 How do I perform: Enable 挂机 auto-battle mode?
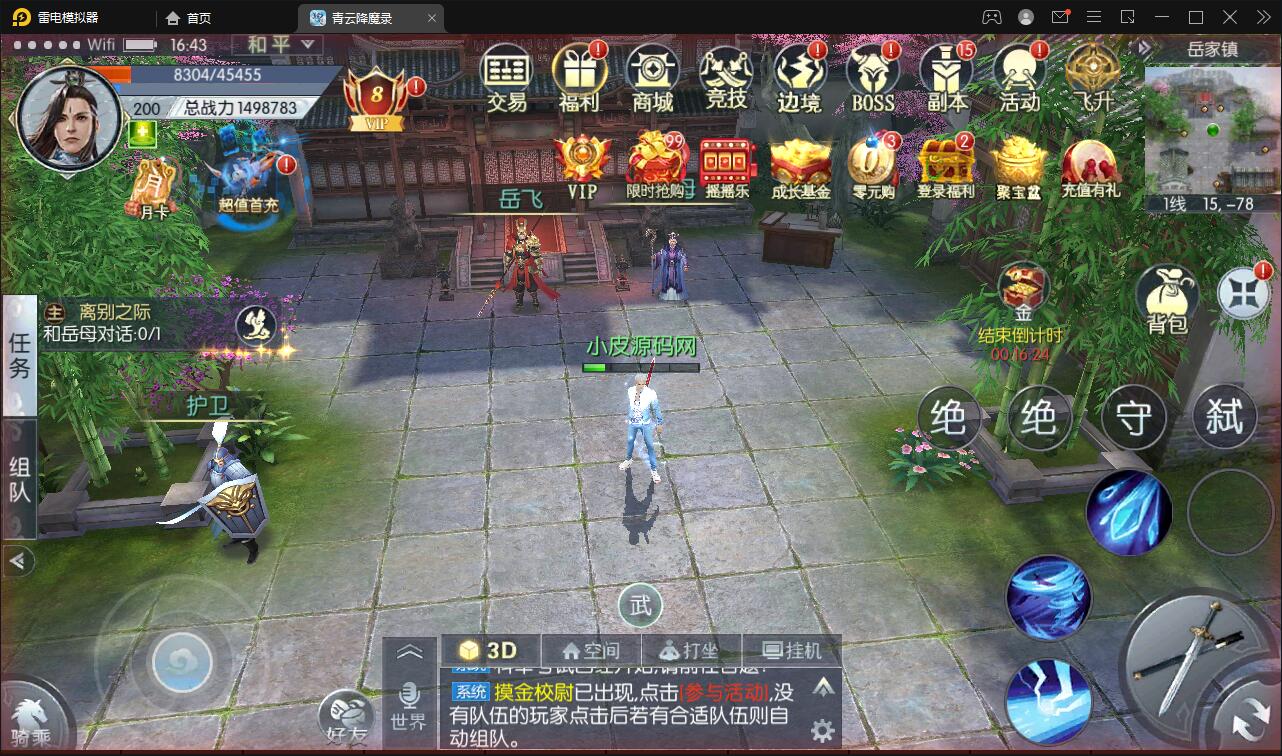point(796,649)
